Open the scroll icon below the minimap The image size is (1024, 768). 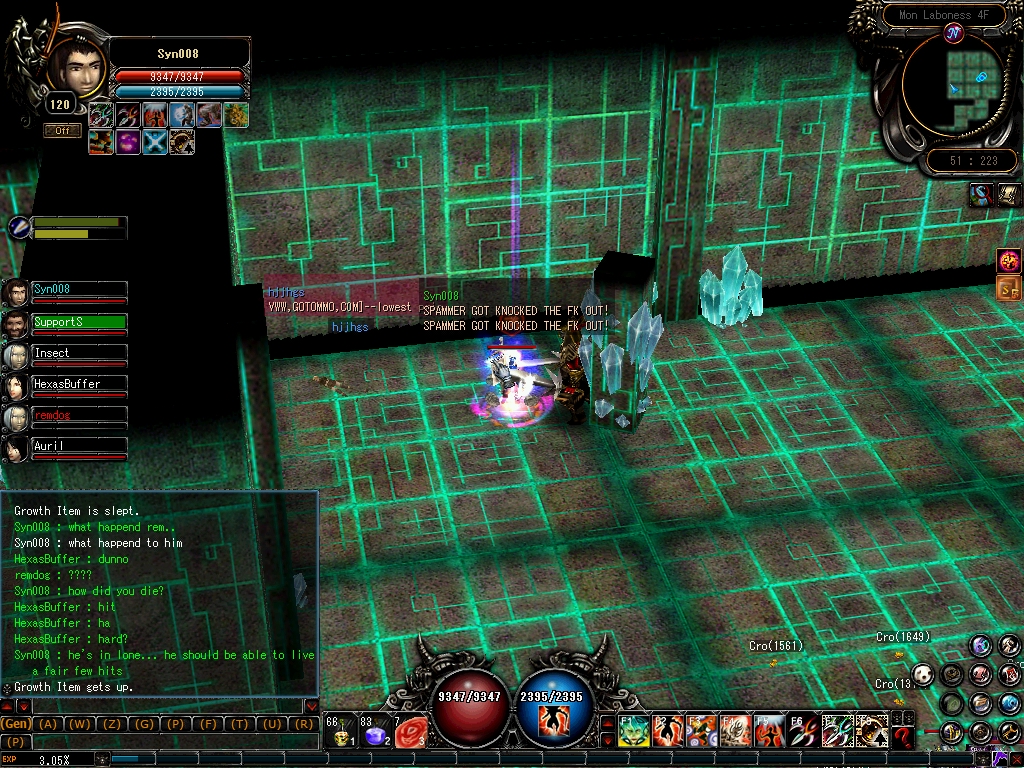pyautogui.click(x=1008, y=195)
